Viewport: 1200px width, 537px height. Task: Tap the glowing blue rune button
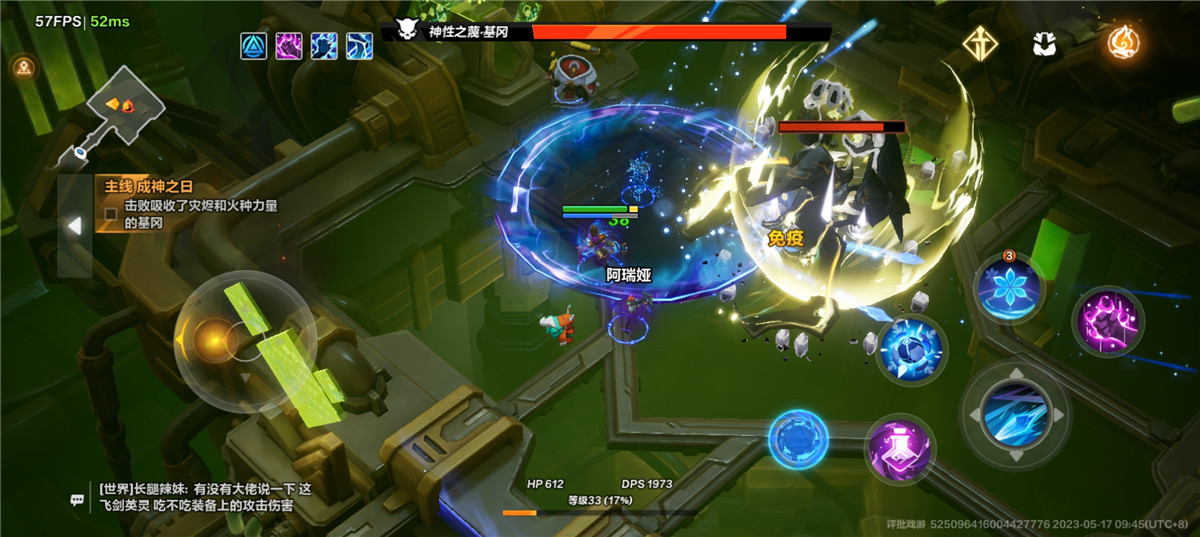[x=798, y=440]
